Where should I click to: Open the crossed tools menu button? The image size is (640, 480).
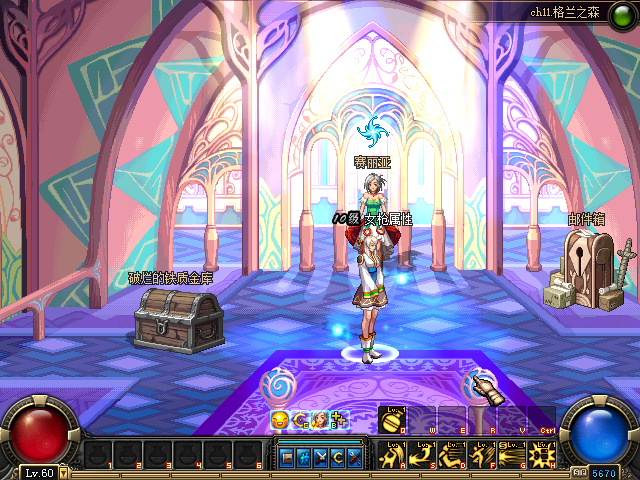353,458
